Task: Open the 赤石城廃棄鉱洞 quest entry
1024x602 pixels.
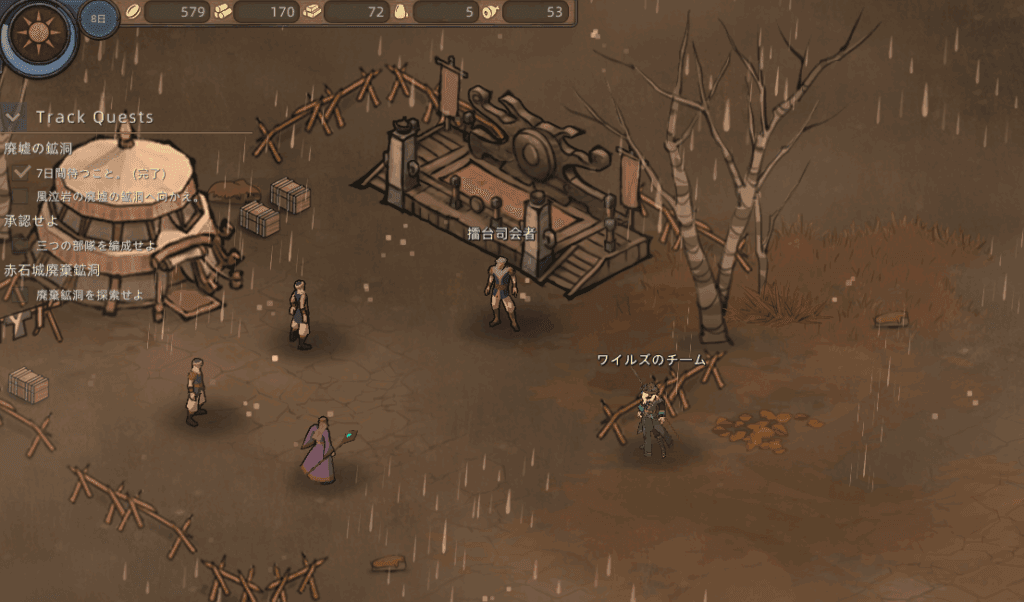Action: coord(52,271)
